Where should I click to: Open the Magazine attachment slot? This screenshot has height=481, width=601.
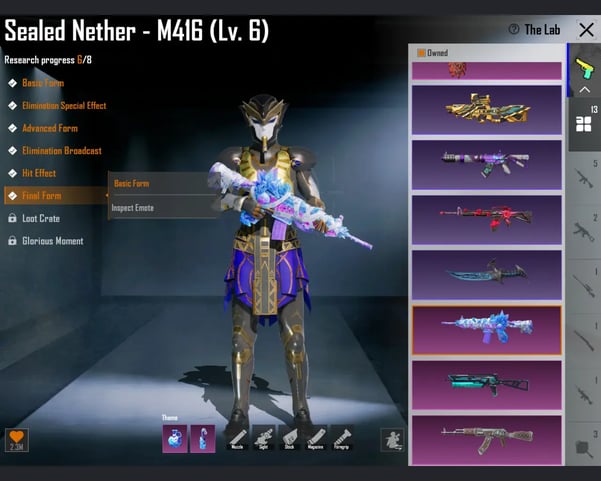click(x=315, y=438)
